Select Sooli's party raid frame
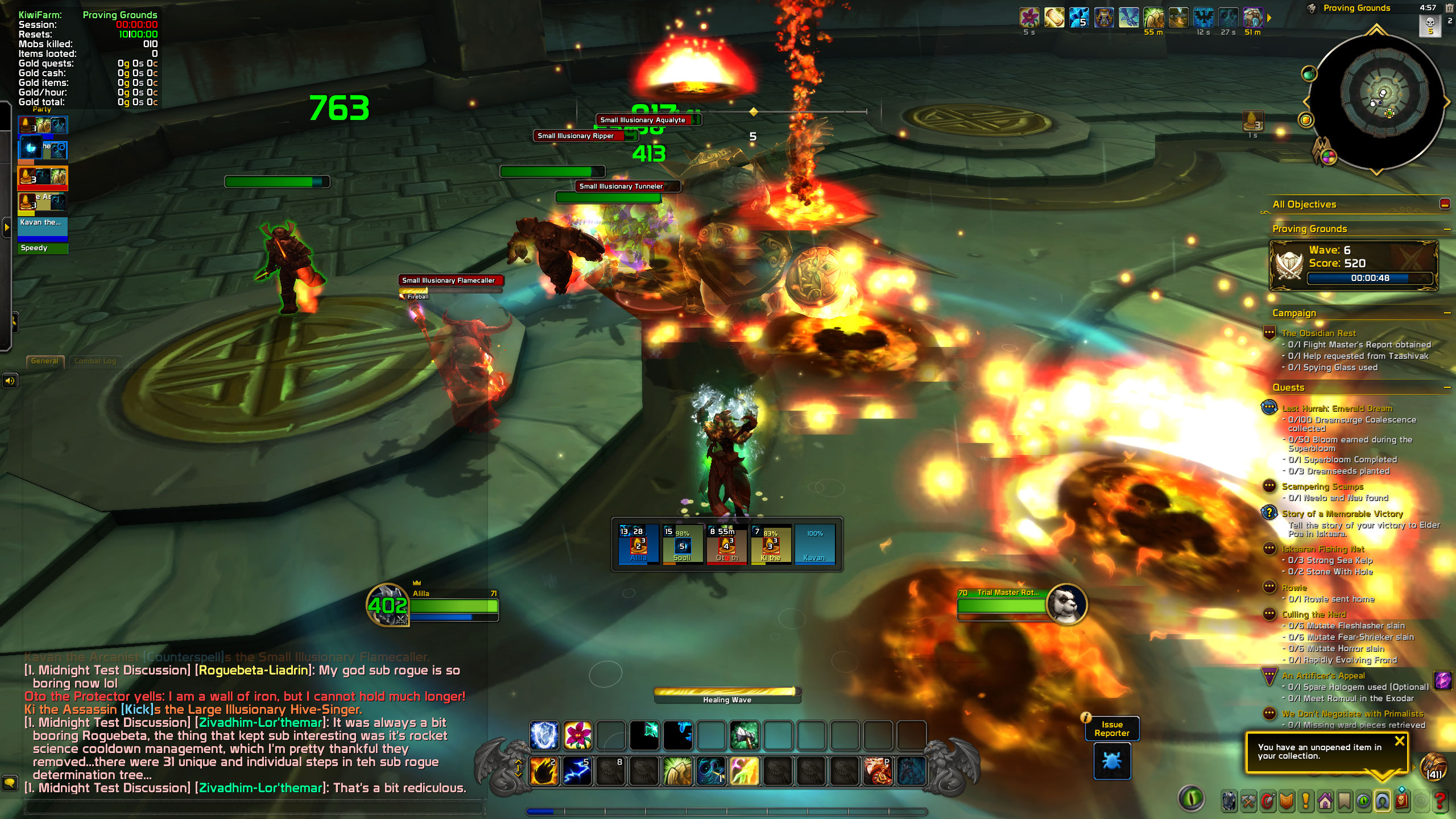This screenshot has width=1456, height=819. [682, 545]
